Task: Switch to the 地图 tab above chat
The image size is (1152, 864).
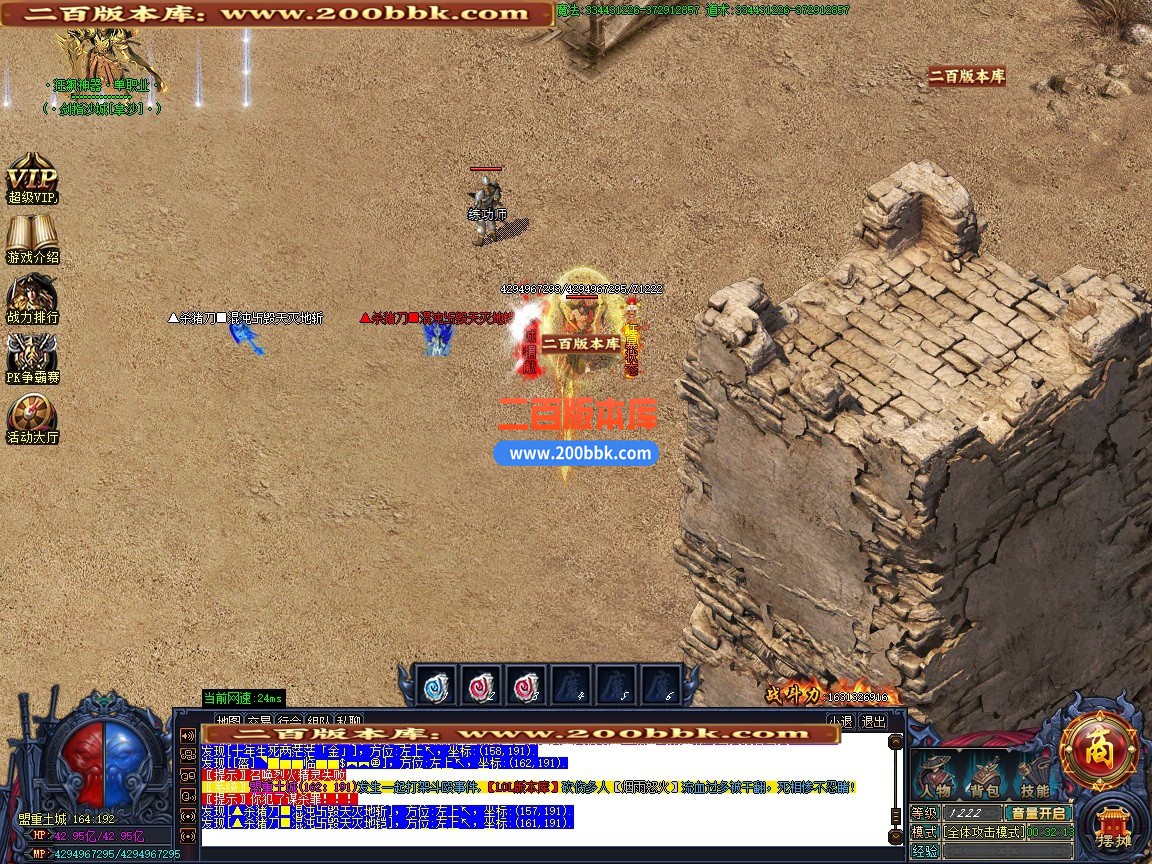Action: pyautogui.click(x=229, y=720)
